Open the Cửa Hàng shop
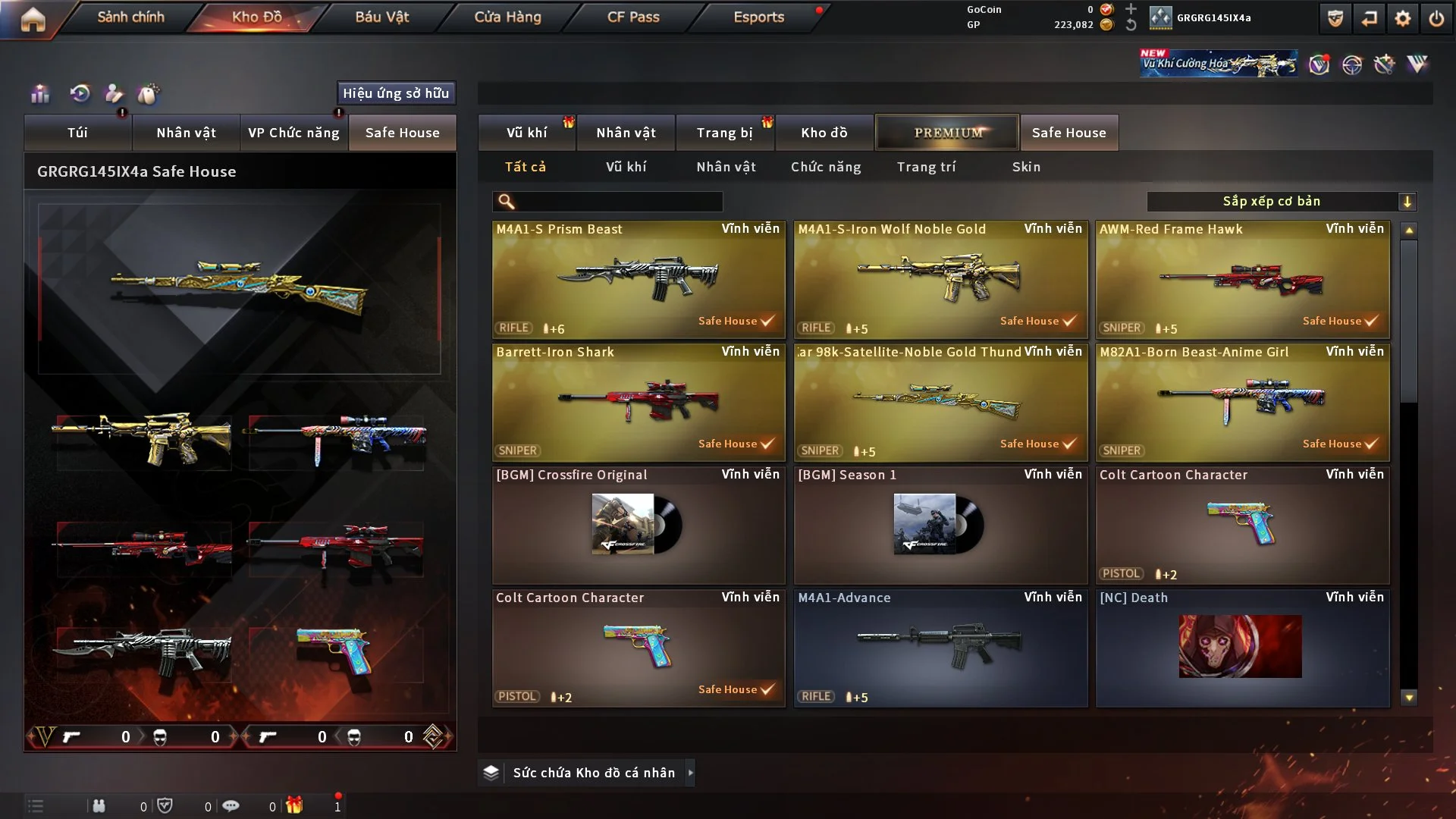Screen dimensions: 1456x819 pos(507,17)
